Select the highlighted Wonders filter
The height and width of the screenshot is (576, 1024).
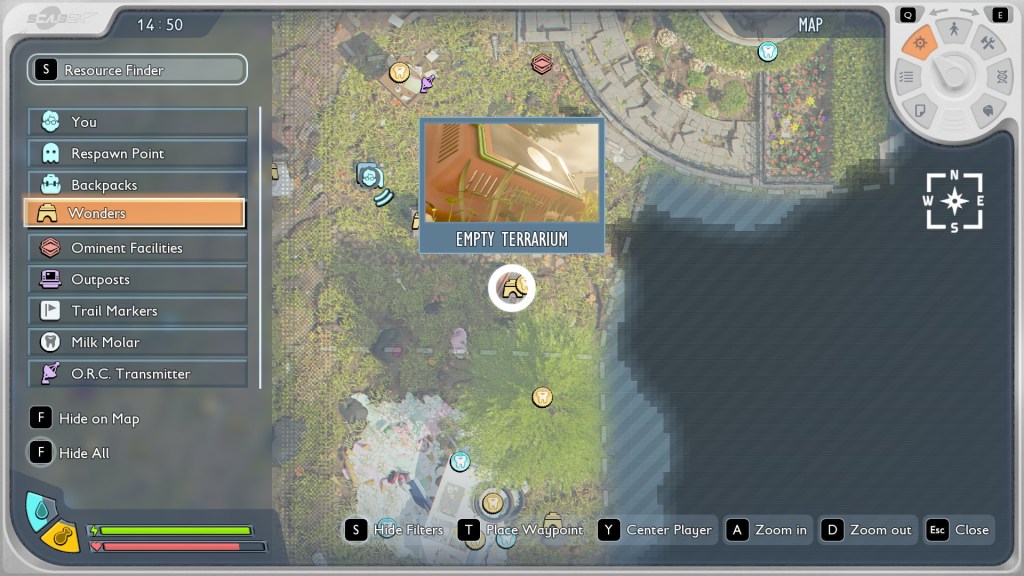(134, 213)
